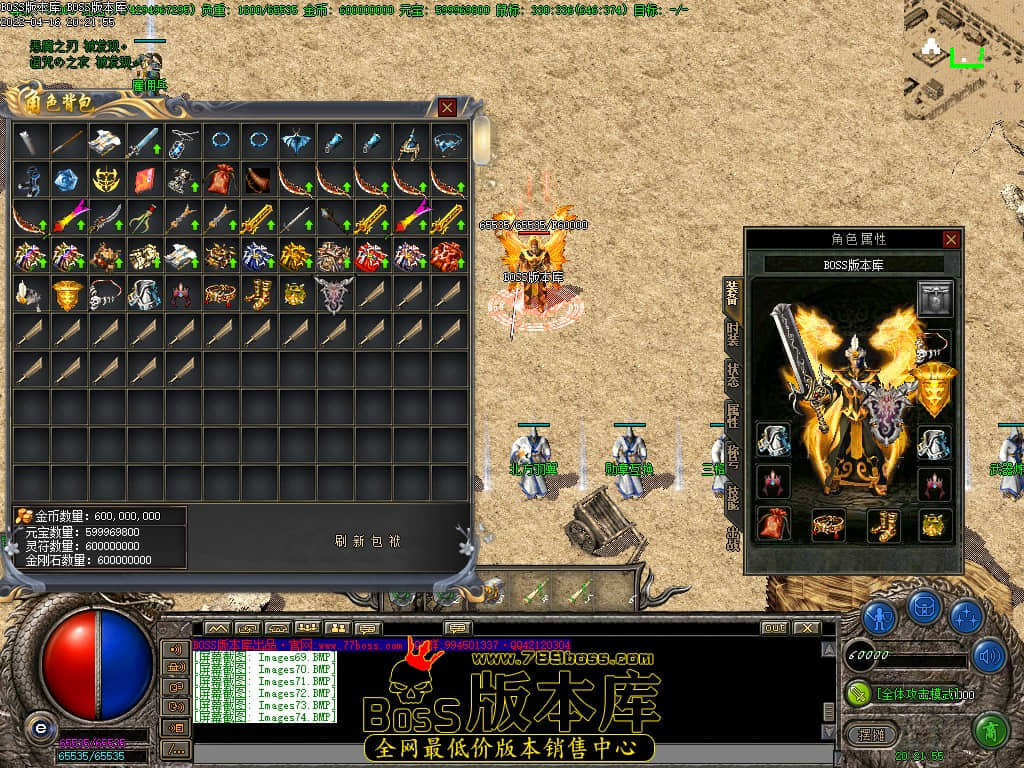Click the 刷新包裹 refresh bag button
The width and height of the screenshot is (1024, 768).
(x=368, y=541)
